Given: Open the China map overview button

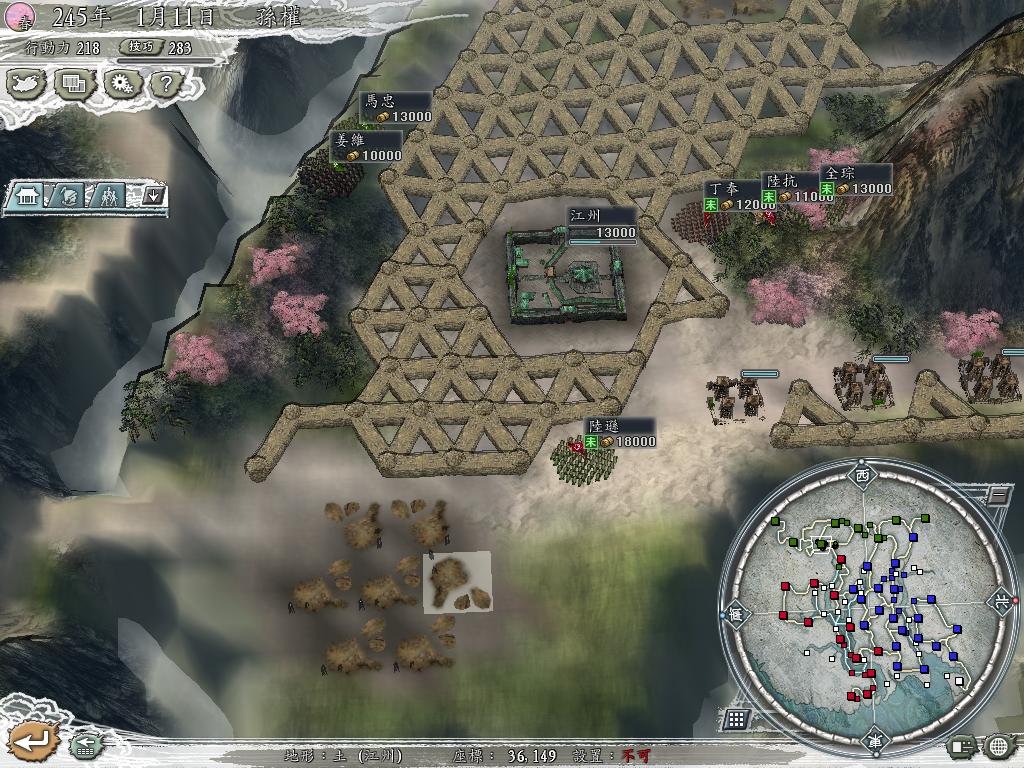Looking at the screenshot, I should 25,83.
